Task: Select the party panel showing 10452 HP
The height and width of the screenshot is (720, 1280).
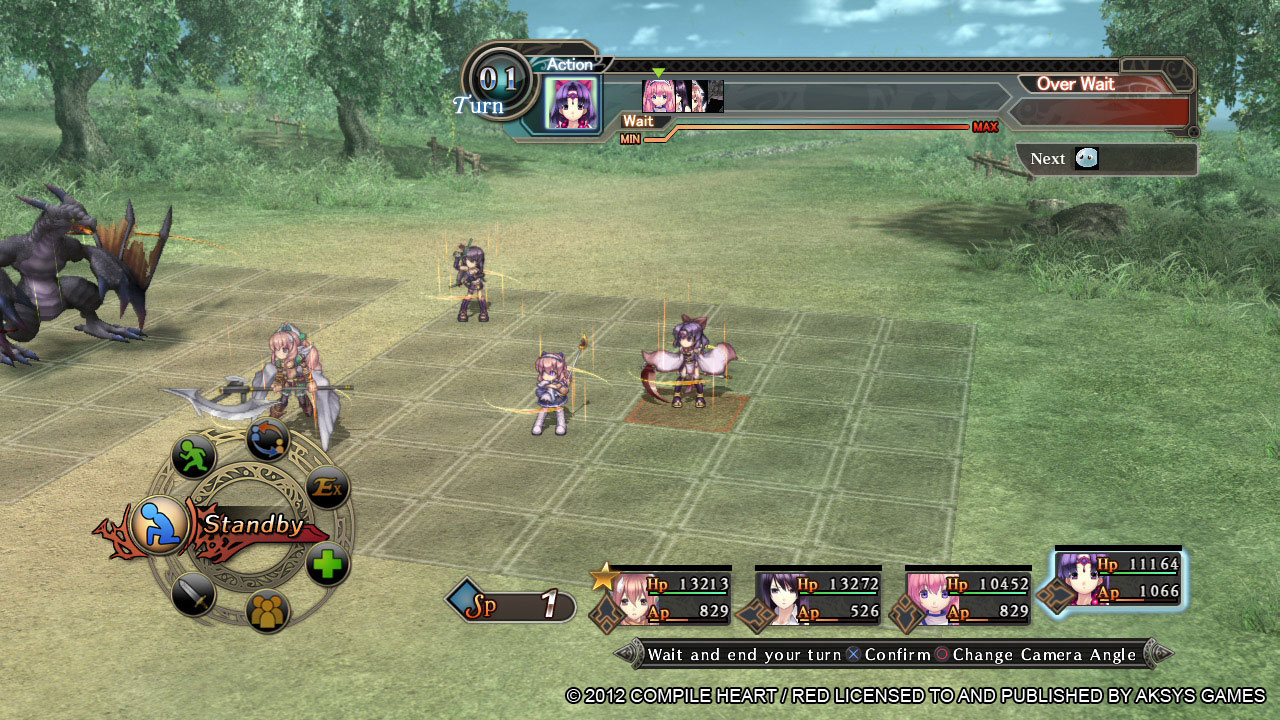Action: pos(966,597)
